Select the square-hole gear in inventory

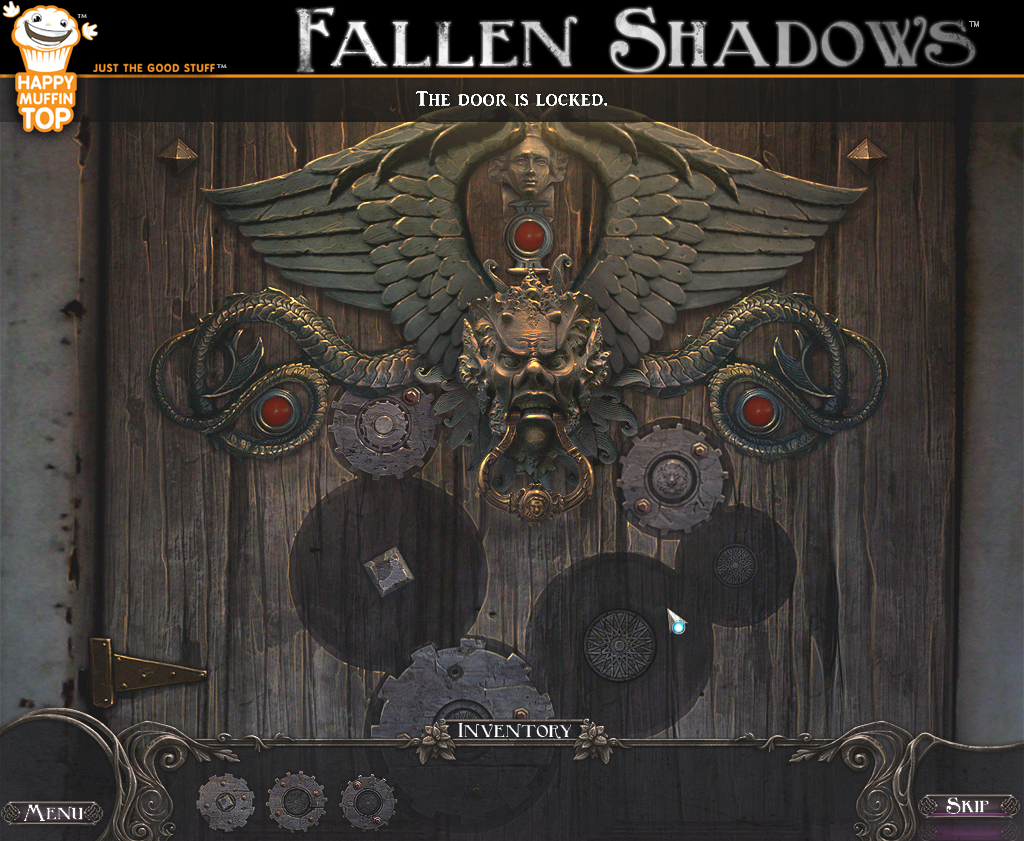coord(225,802)
